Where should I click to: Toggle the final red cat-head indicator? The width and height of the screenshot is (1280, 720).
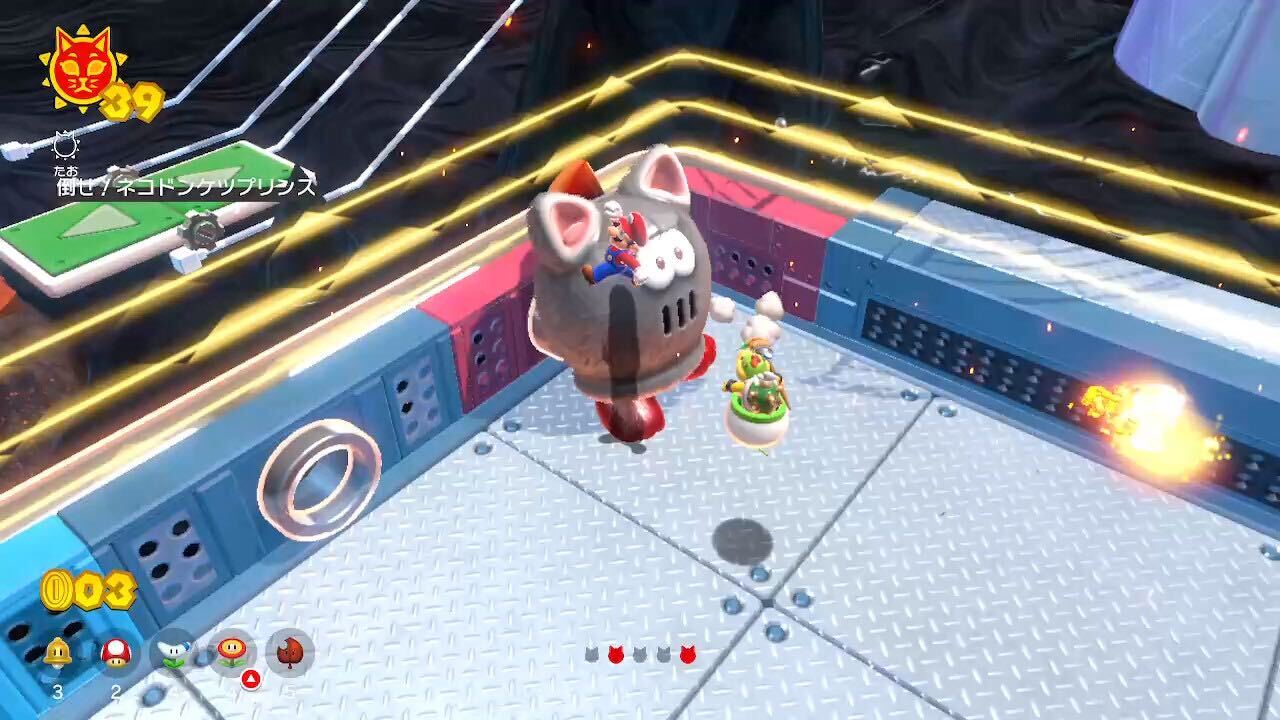pos(687,652)
